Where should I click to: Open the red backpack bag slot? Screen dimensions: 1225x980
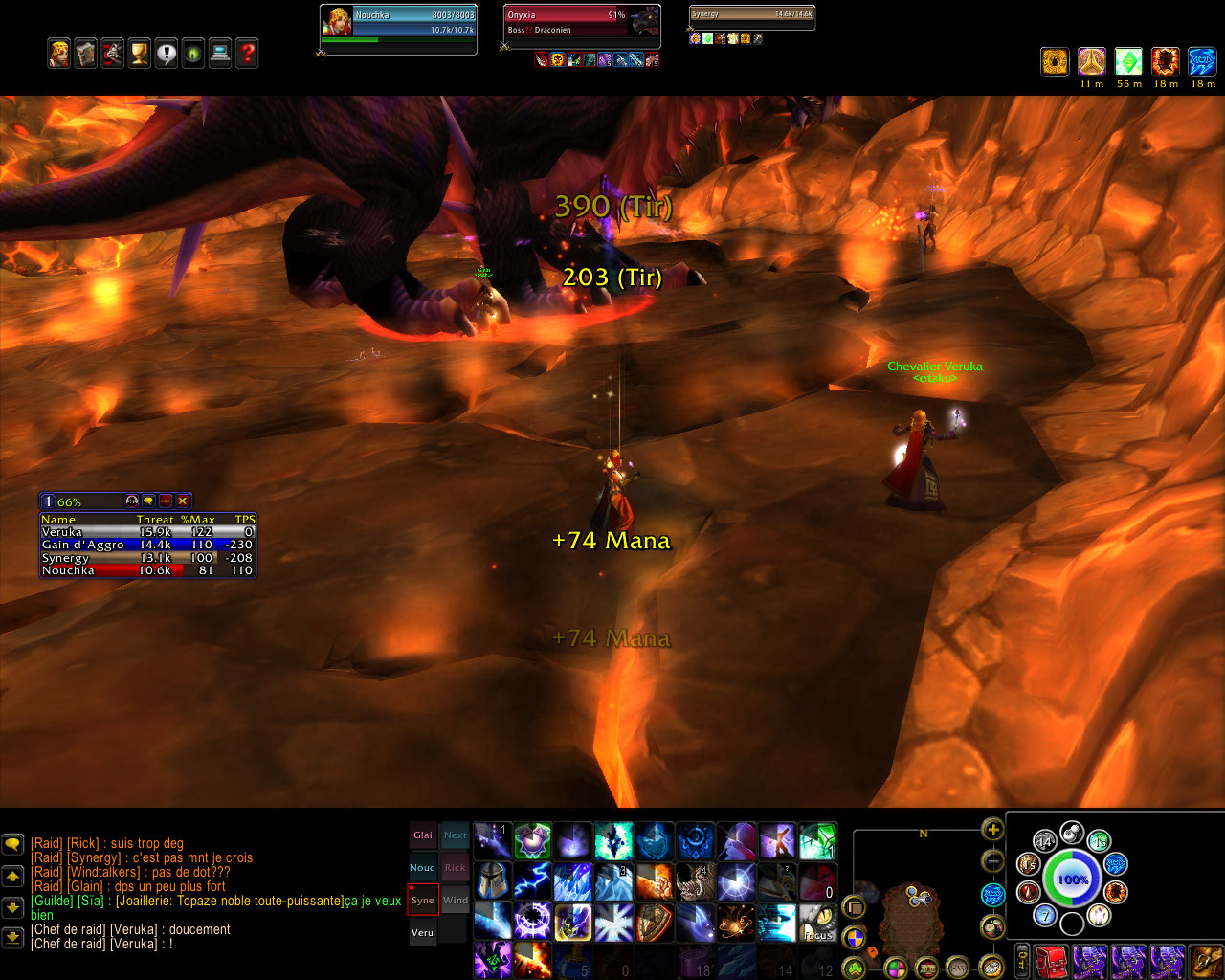click(1052, 960)
